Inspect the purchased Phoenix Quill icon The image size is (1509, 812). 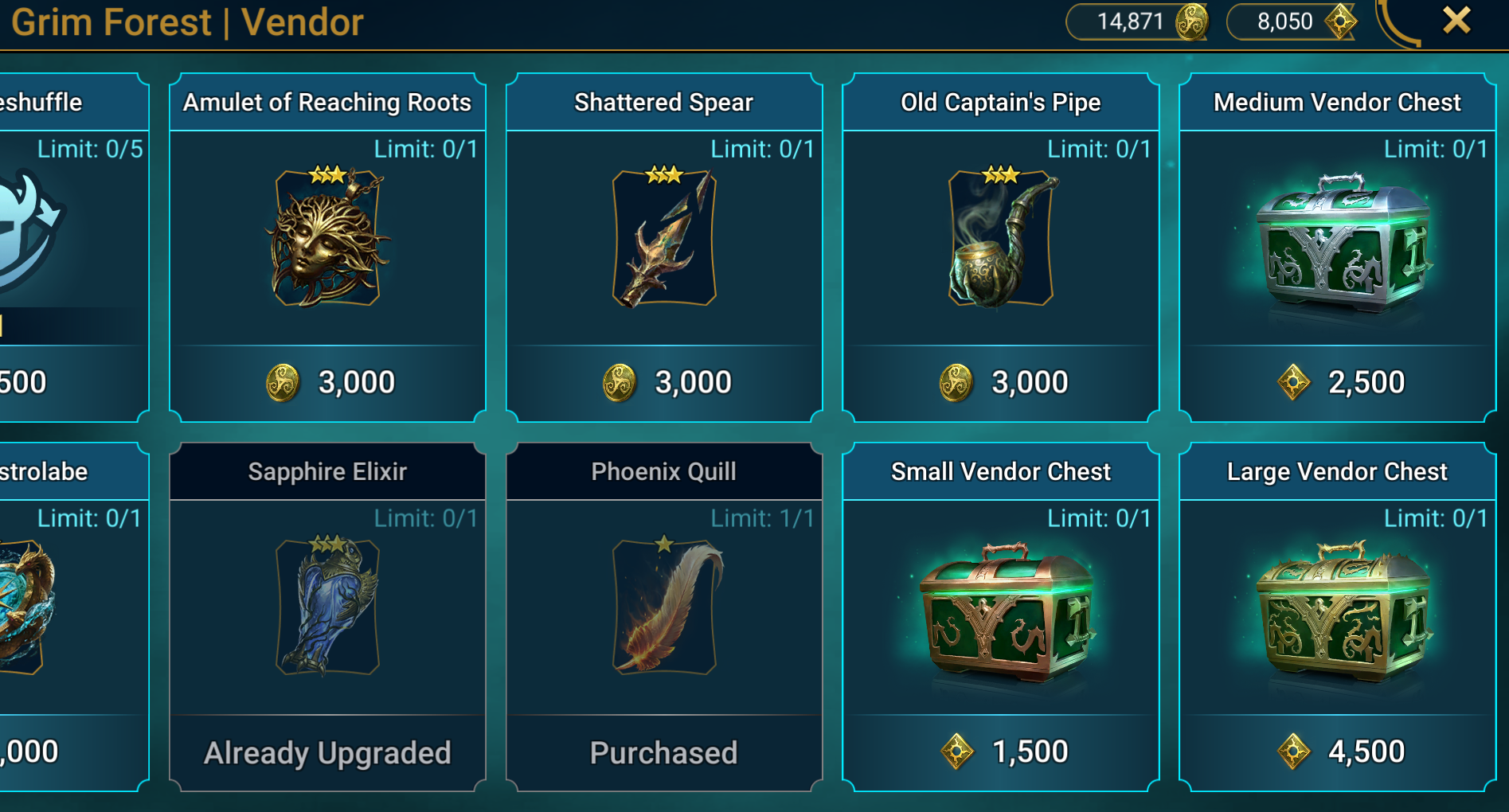[664, 607]
